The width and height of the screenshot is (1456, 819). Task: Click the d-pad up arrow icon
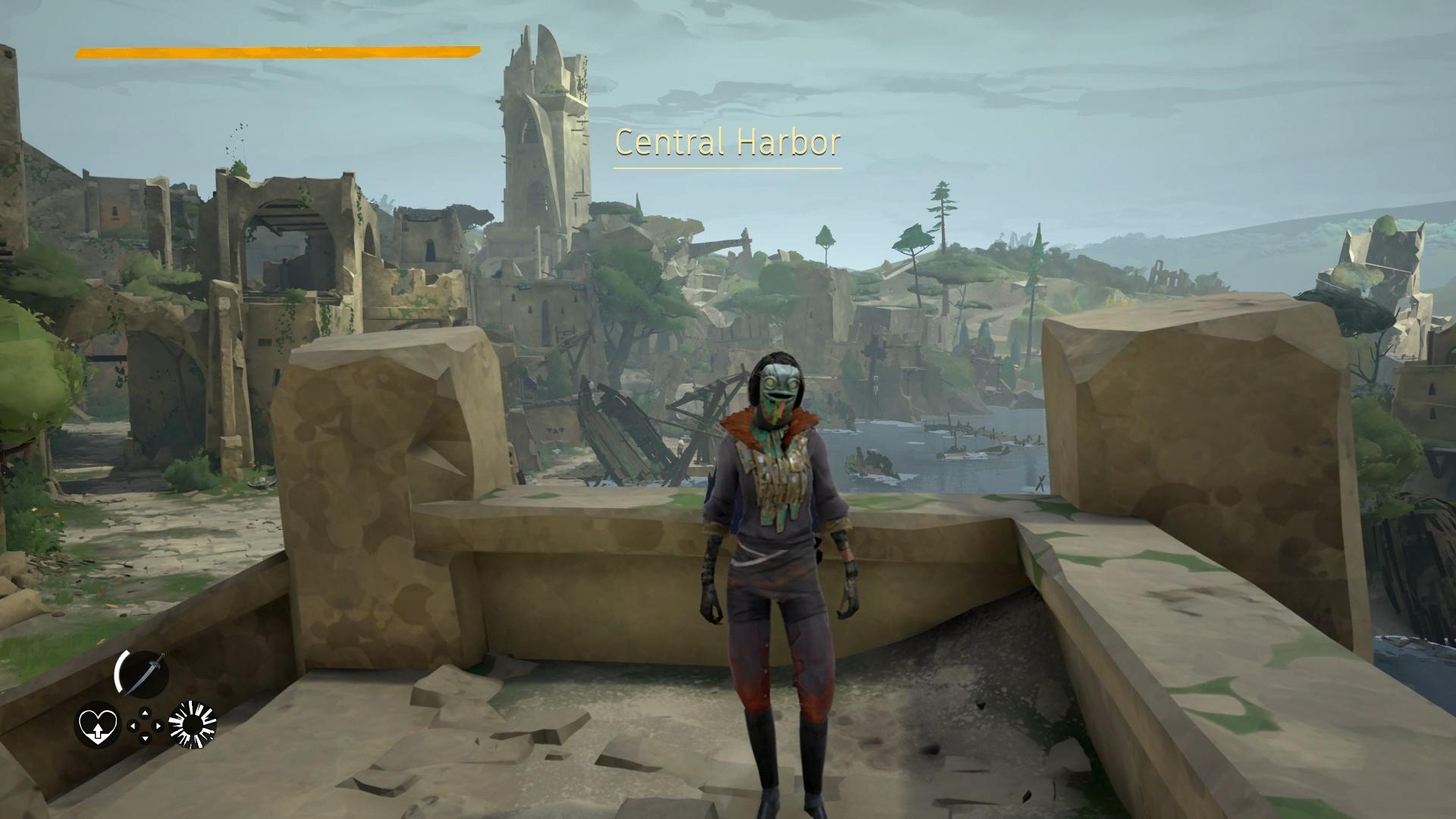145,713
